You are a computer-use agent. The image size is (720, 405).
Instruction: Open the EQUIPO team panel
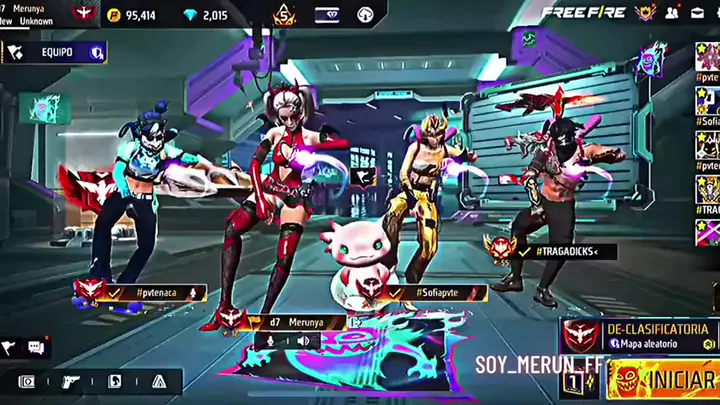click(55, 52)
